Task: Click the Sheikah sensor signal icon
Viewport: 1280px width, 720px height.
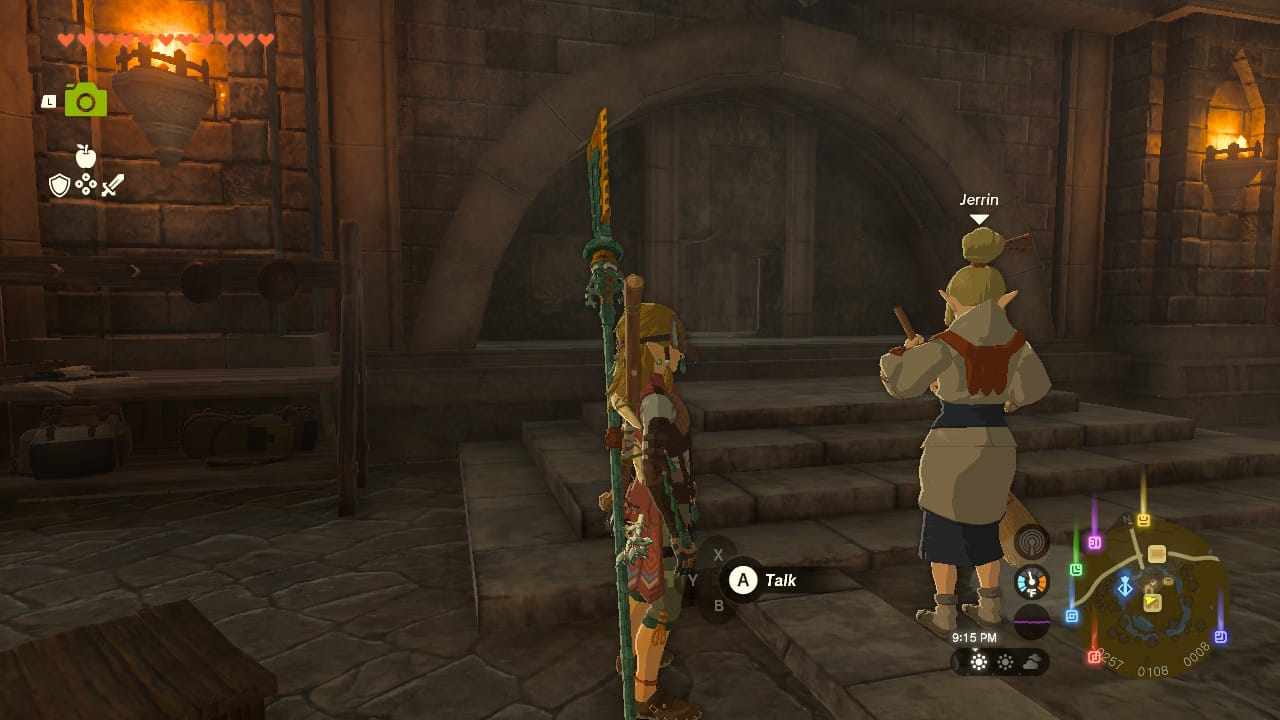Action: 1031,542
